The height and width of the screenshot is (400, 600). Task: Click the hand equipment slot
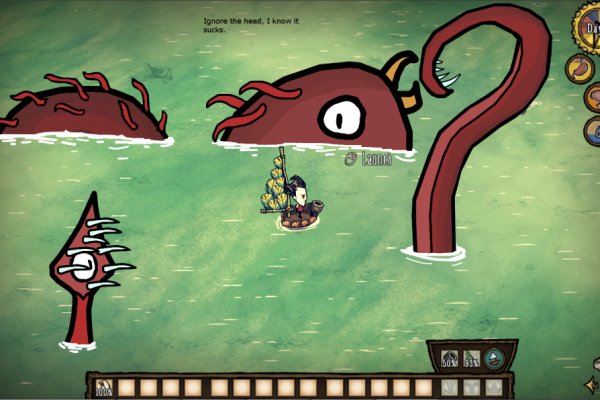[448, 387]
